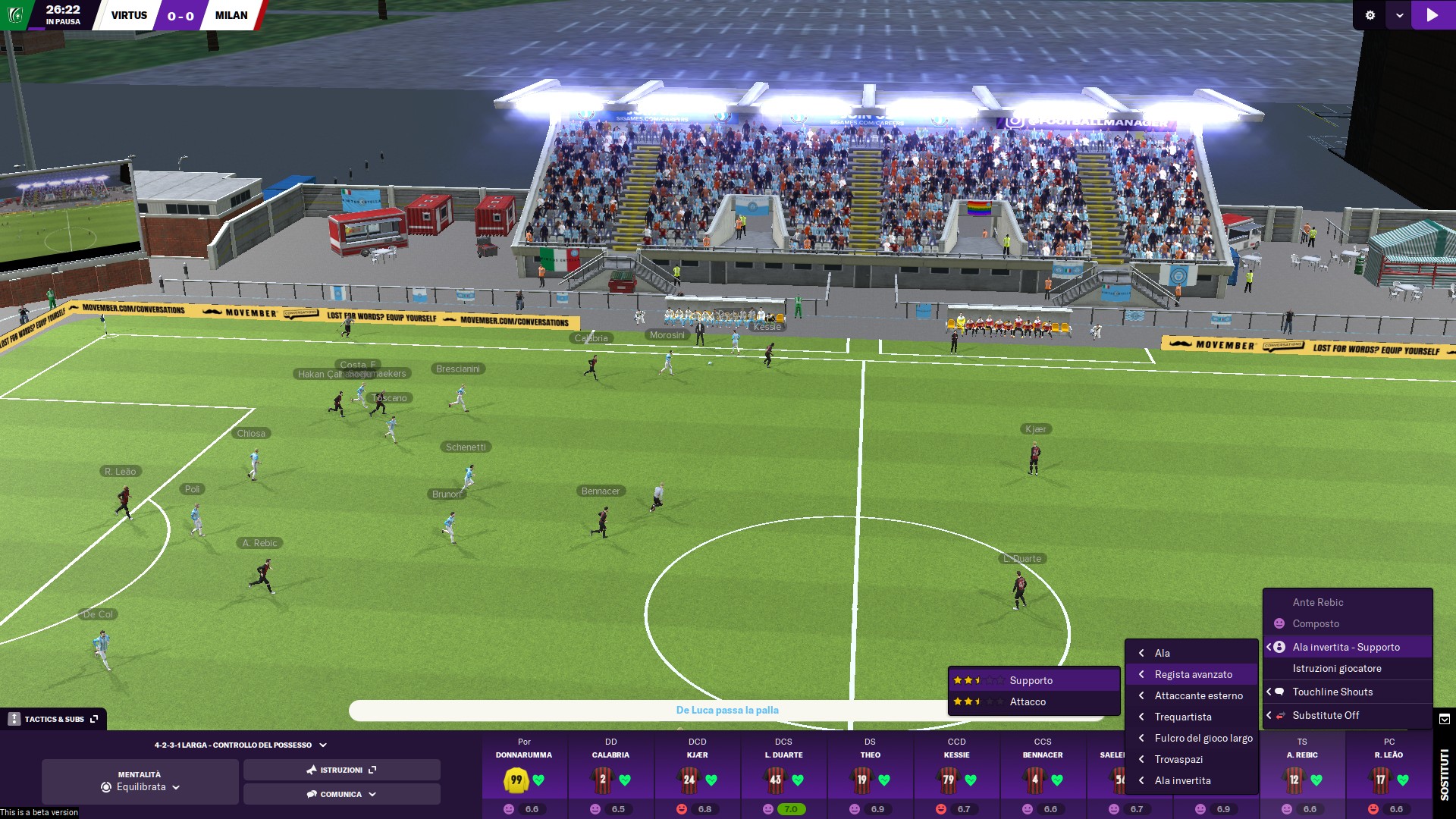Open Istruzioni giocatore for Ante Rebic

point(1336,668)
